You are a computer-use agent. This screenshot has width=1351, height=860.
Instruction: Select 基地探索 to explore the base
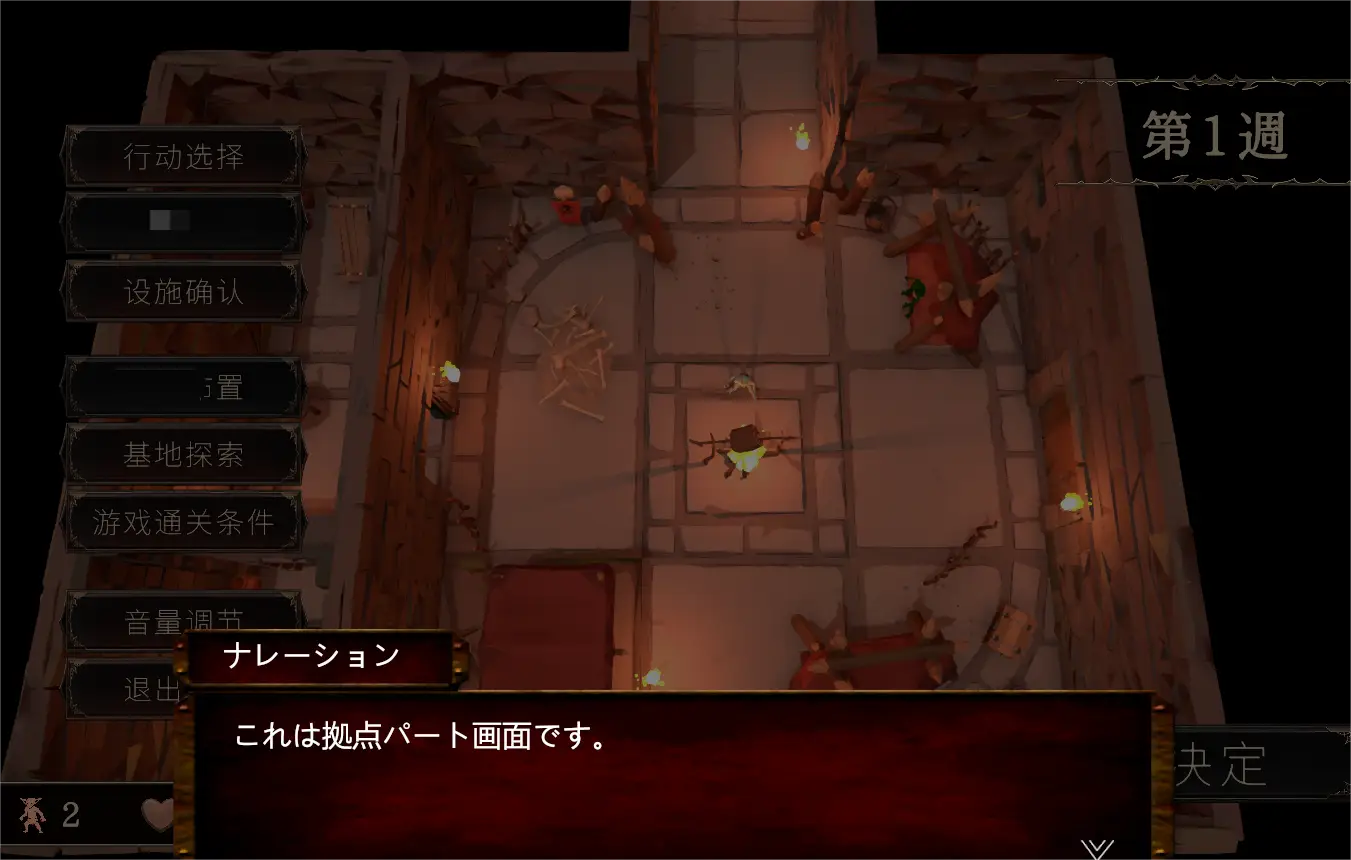[x=183, y=455]
